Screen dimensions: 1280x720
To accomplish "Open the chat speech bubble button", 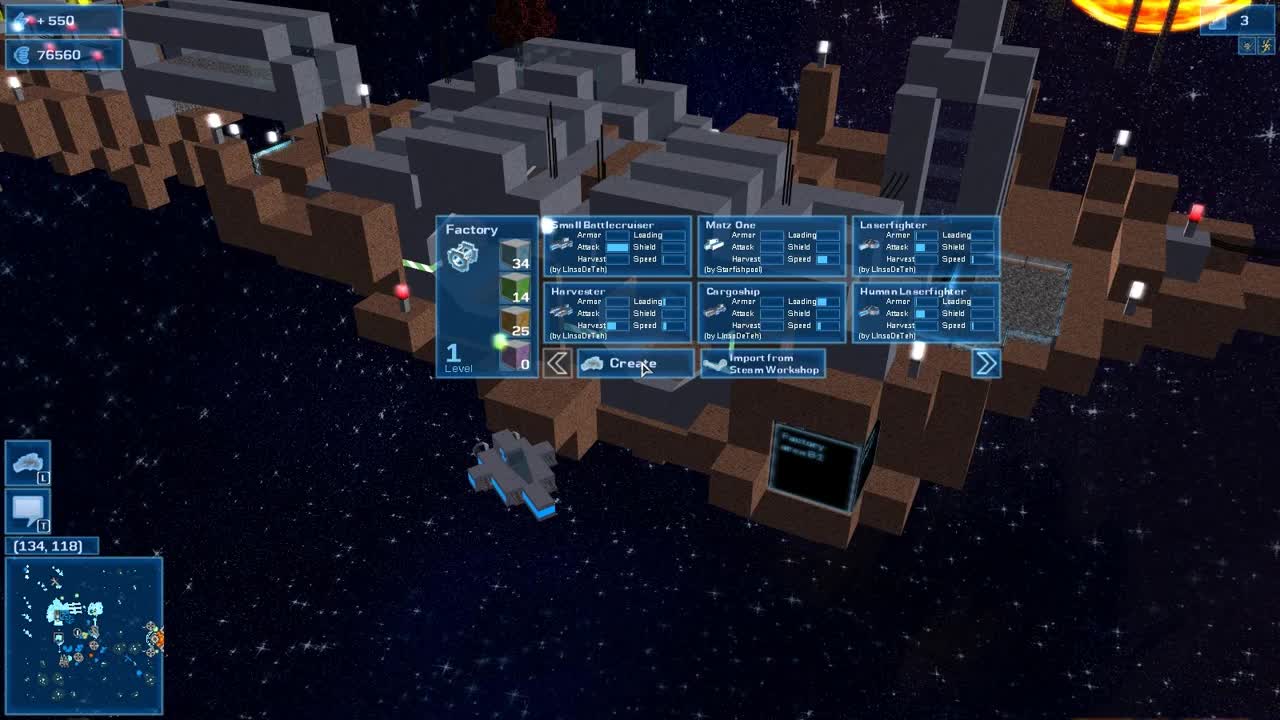I will pos(27,510).
